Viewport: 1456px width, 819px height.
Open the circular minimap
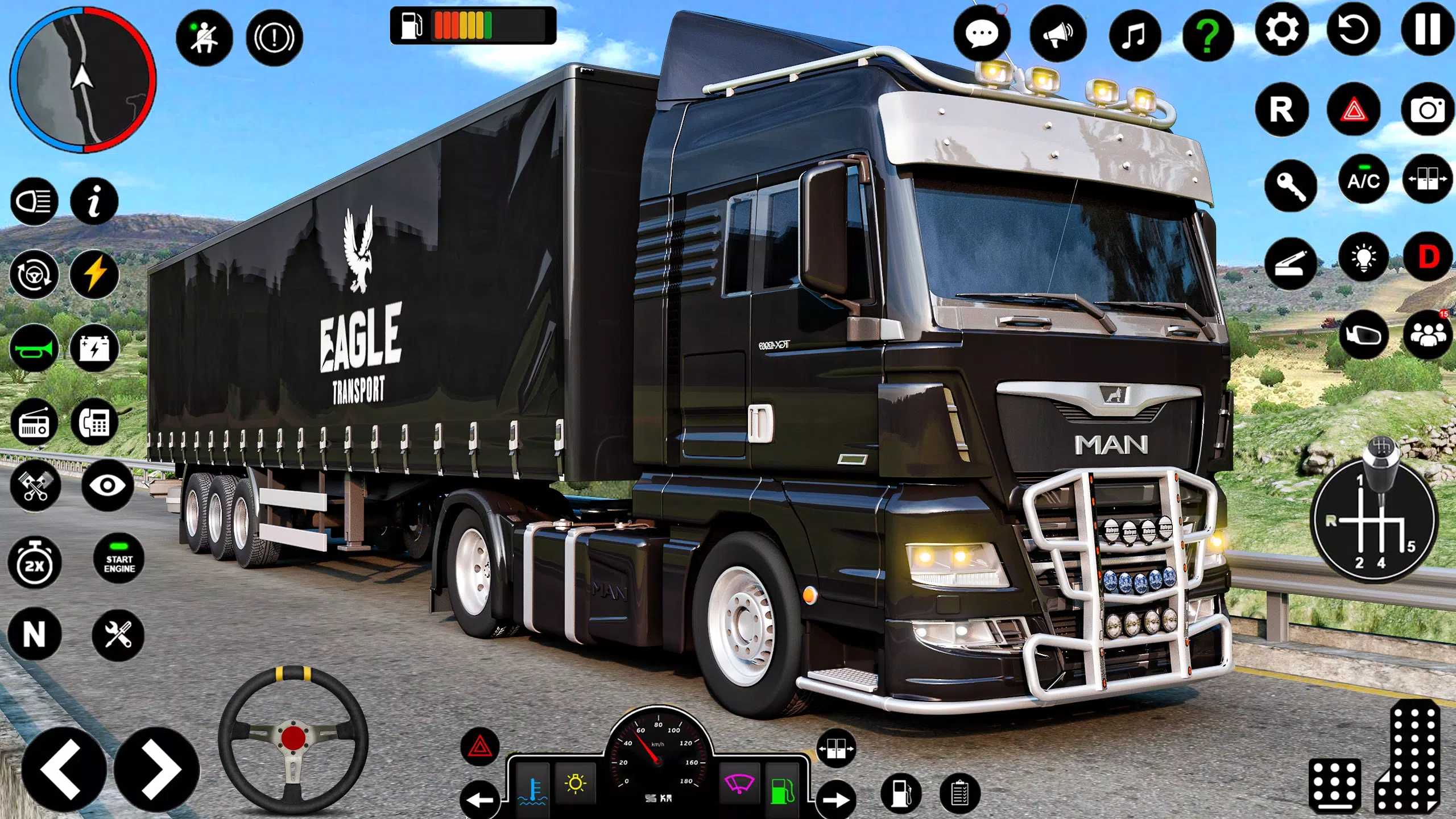coord(83,80)
